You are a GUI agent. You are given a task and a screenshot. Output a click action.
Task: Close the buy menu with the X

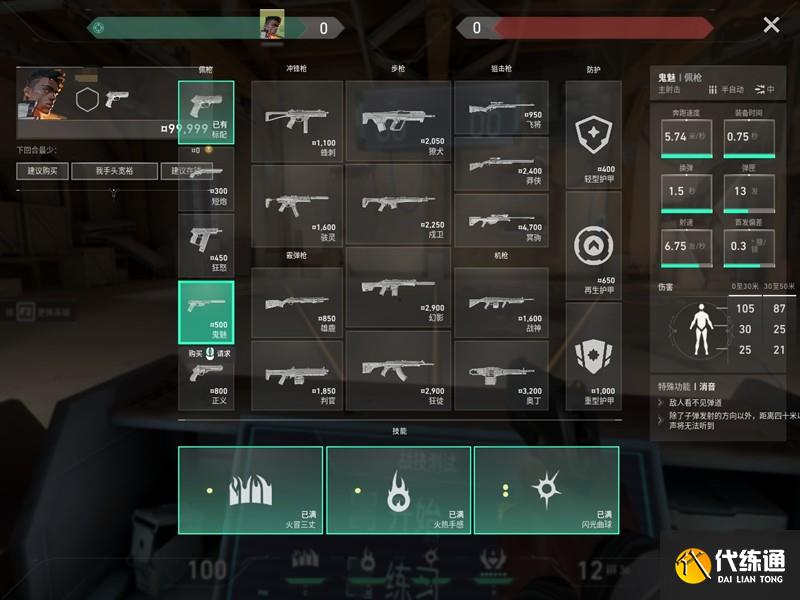pyautogui.click(x=771, y=26)
